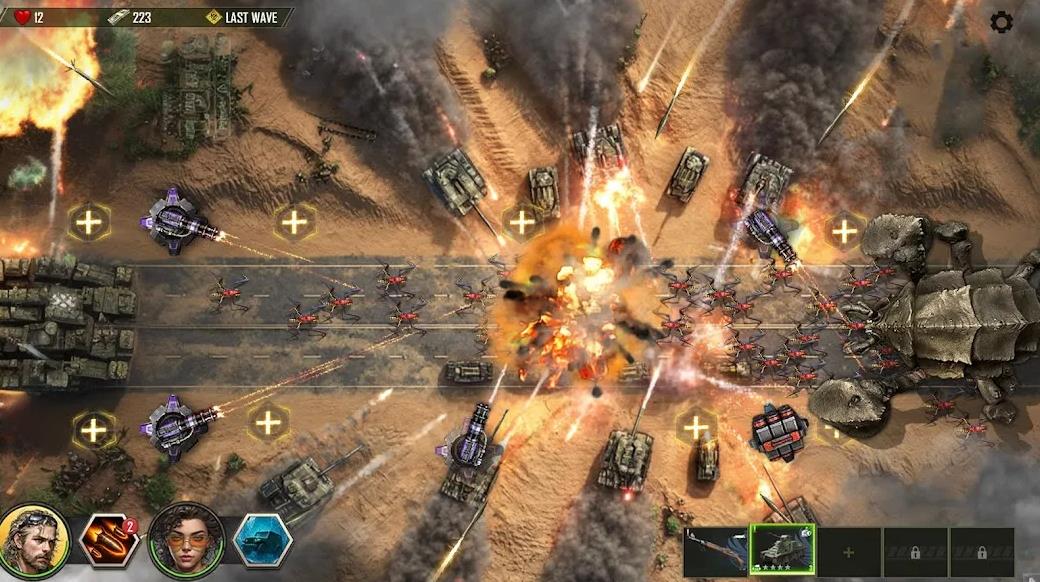
Task: Choose the rifle unit card
Action: coord(716,552)
